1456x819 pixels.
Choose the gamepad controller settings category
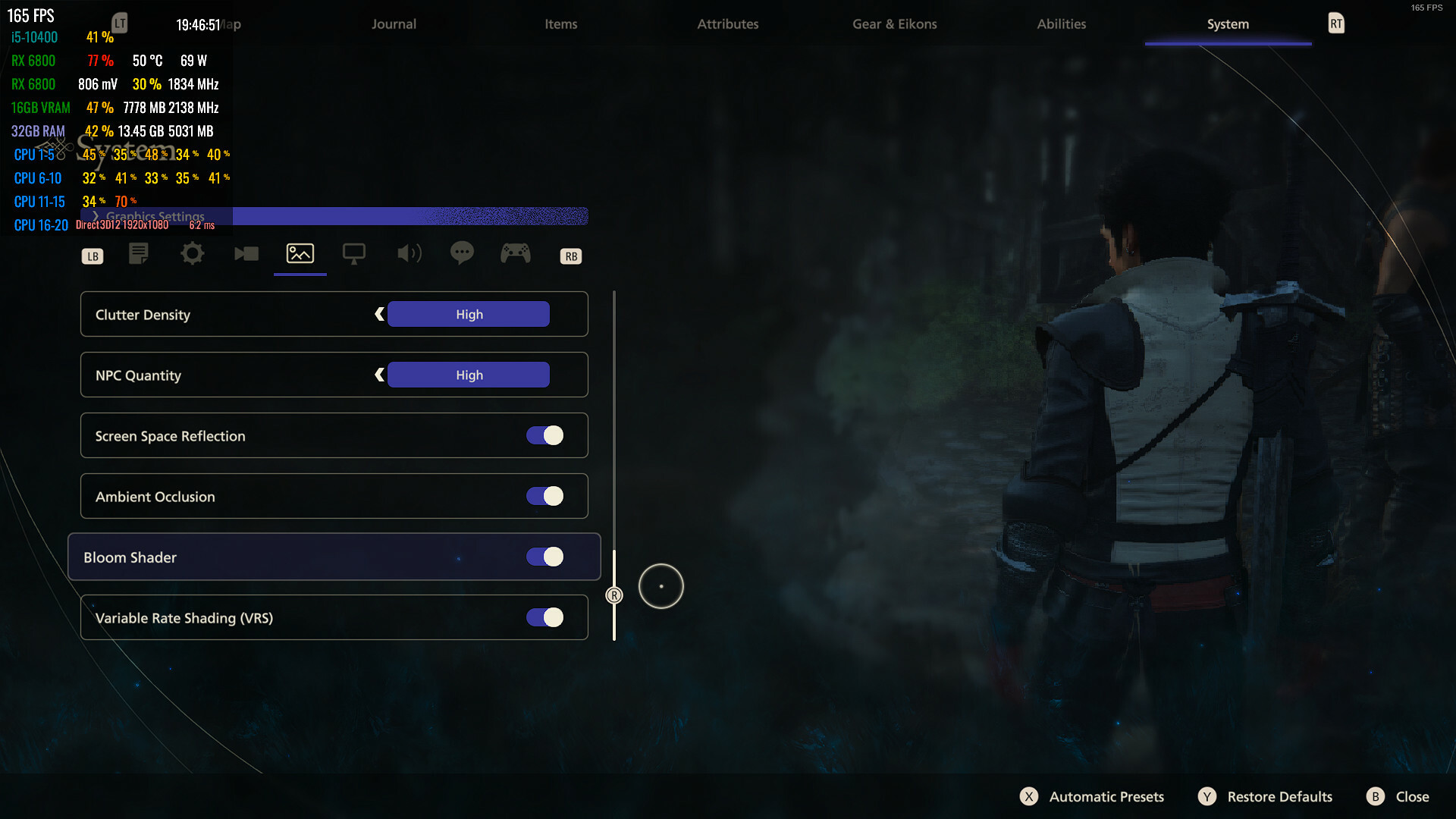[x=516, y=253]
